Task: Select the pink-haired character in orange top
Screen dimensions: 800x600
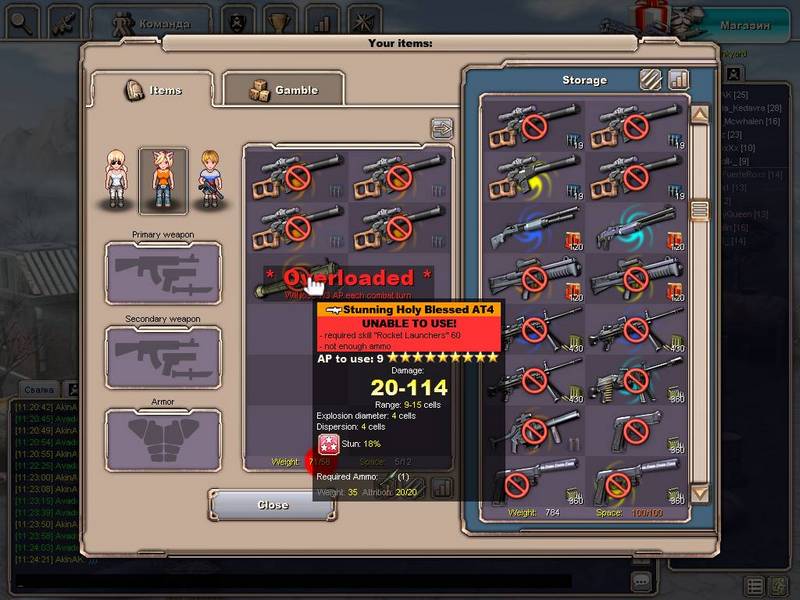Action: [162, 180]
